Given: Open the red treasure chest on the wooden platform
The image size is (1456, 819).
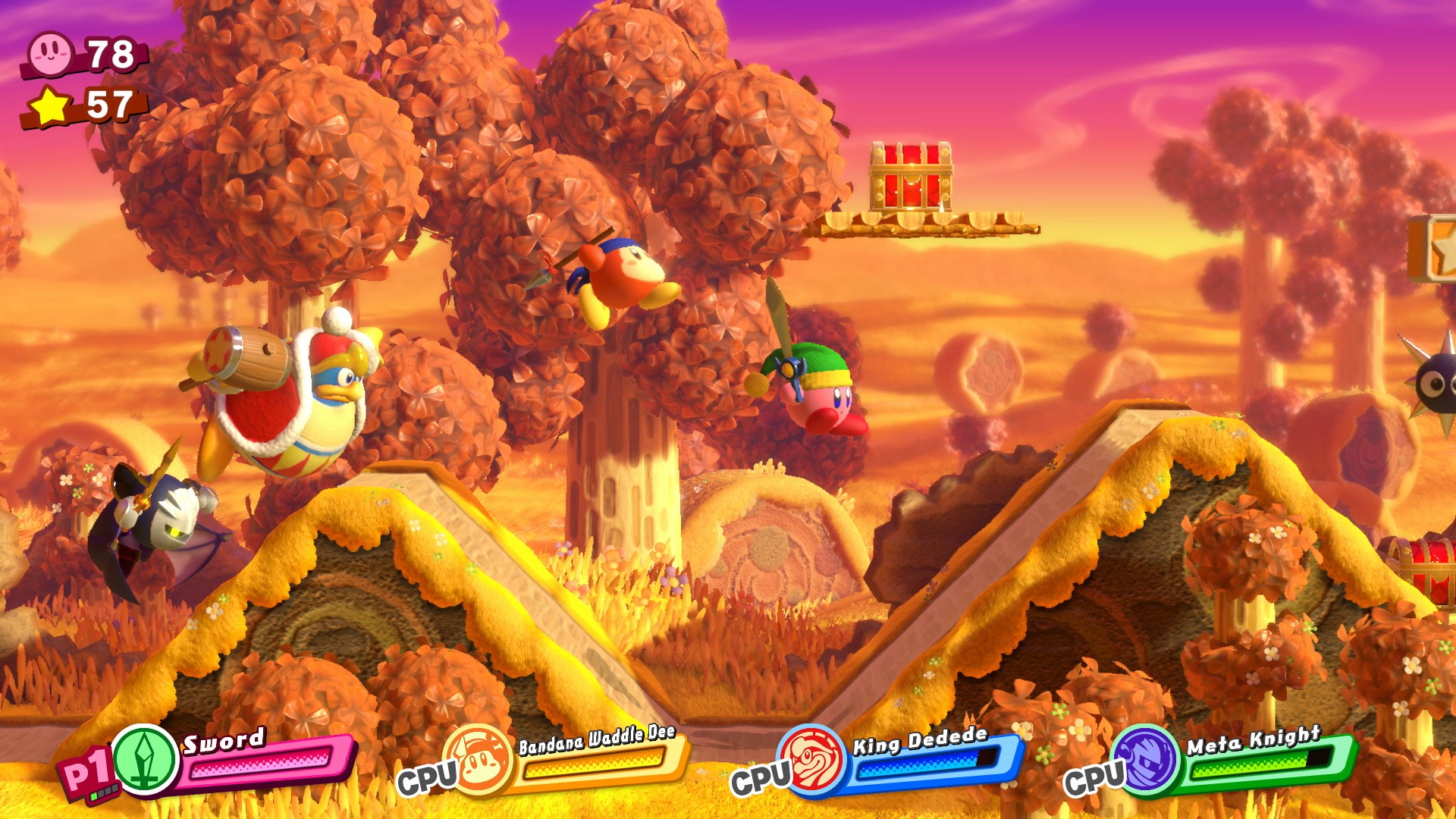Looking at the screenshot, I should 912,174.
